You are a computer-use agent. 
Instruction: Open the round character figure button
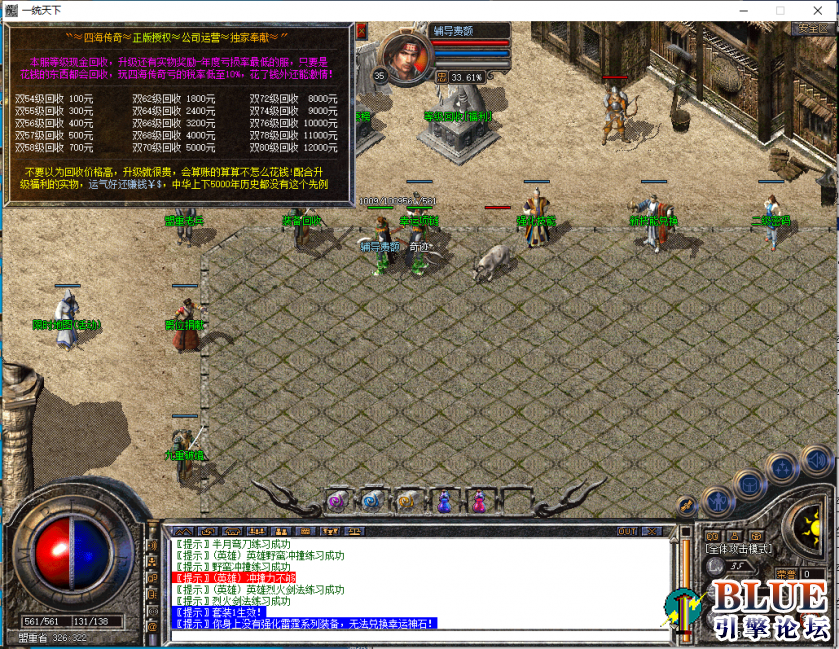point(716,500)
